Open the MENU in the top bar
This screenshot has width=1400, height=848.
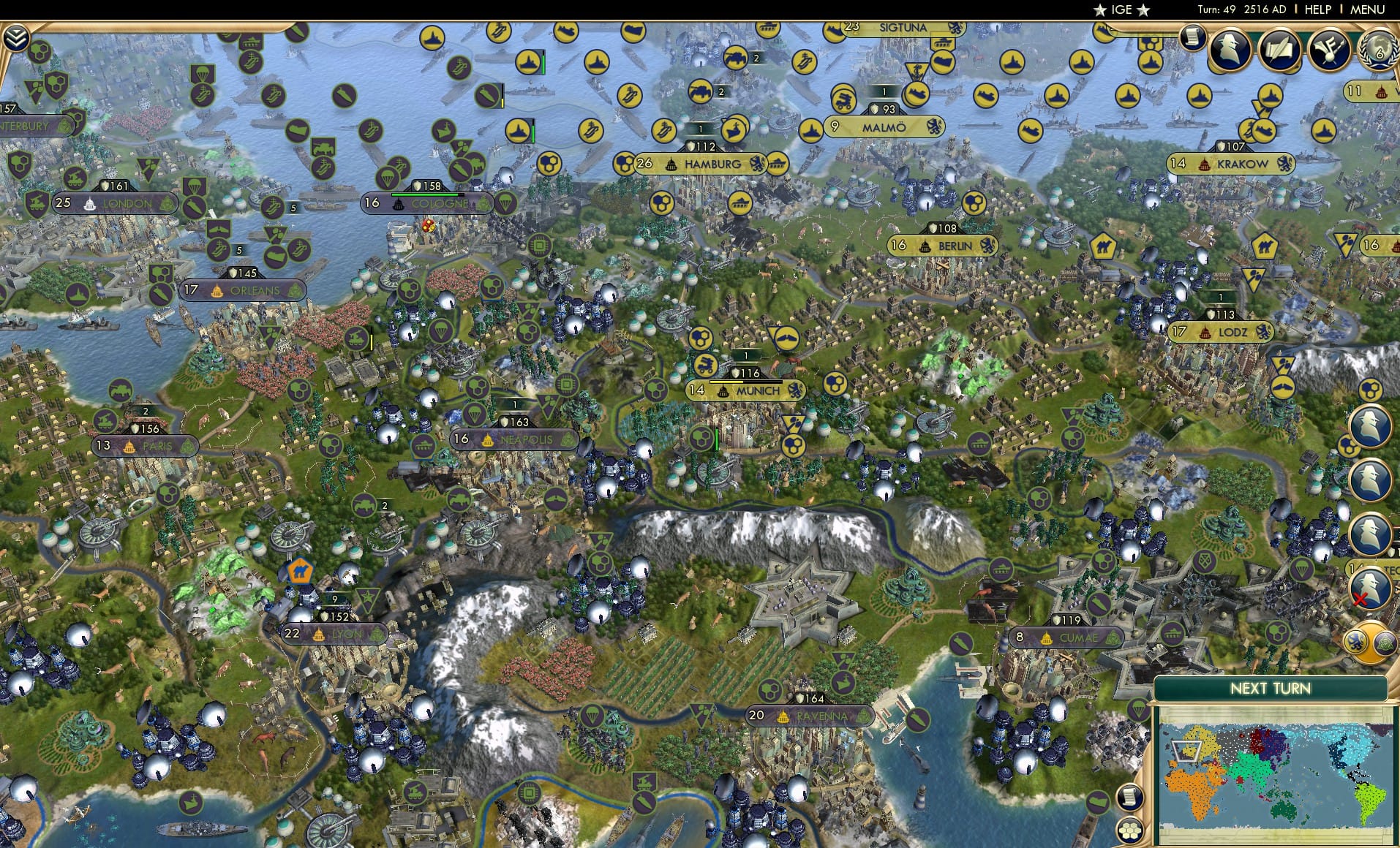(1369, 10)
